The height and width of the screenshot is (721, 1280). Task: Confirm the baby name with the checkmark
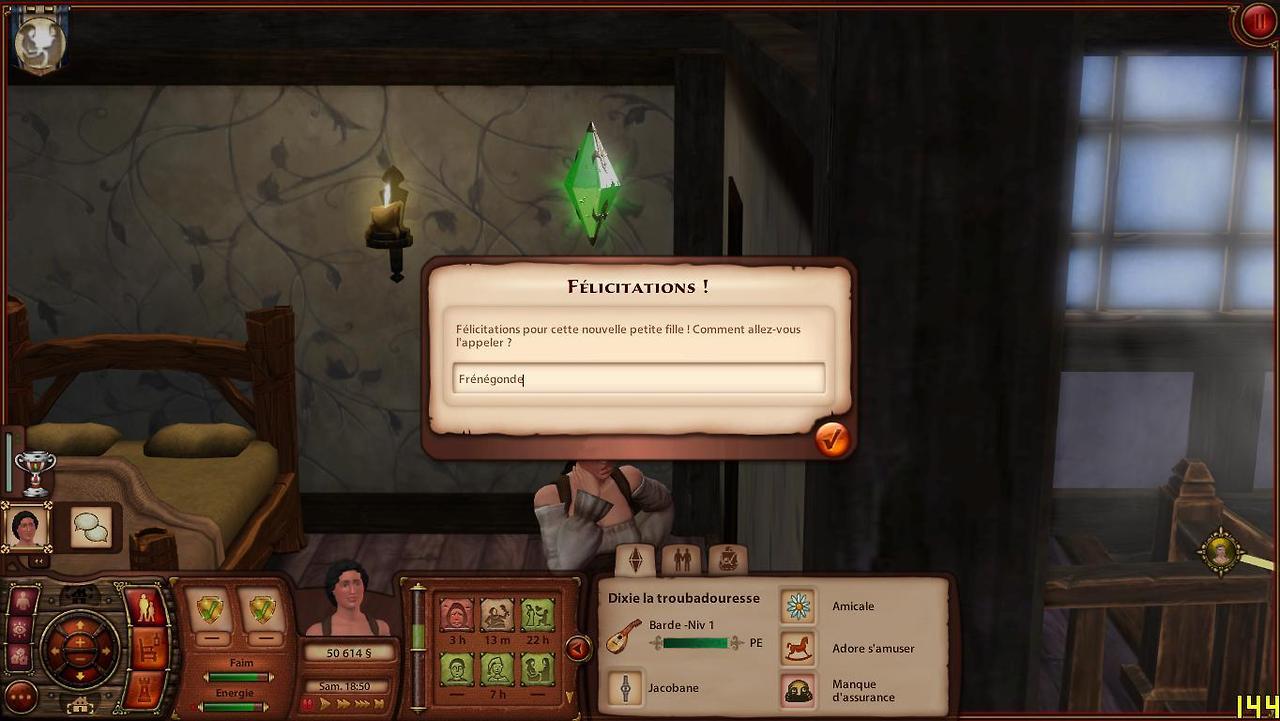(x=831, y=439)
